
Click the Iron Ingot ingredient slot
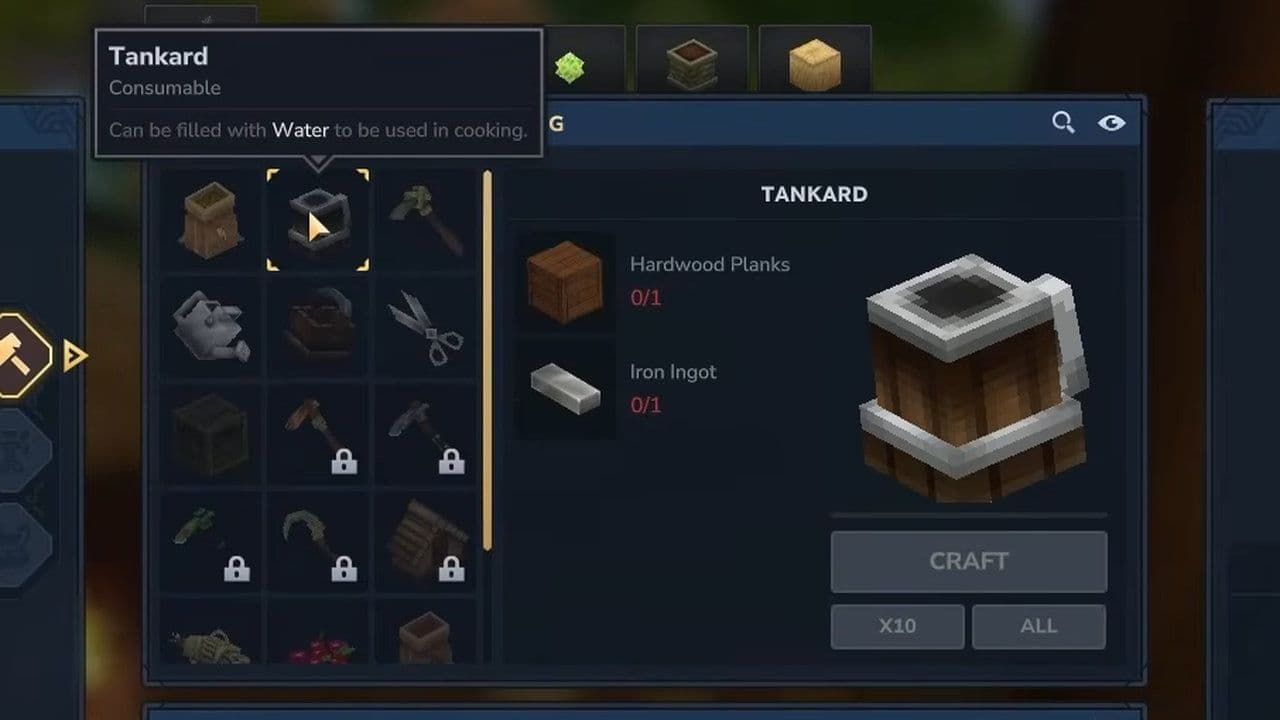(x=565, y=388)
